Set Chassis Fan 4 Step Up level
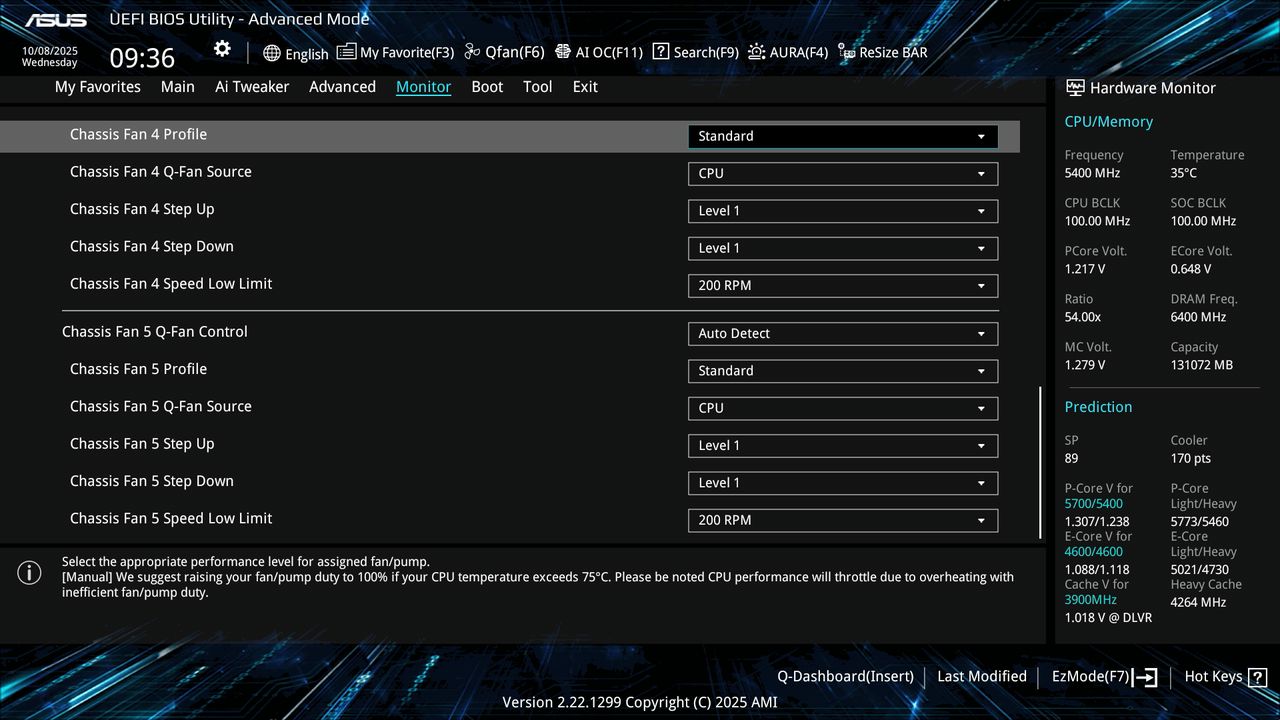The height and width of the screenshot is (720, 1280). point(842,211)
